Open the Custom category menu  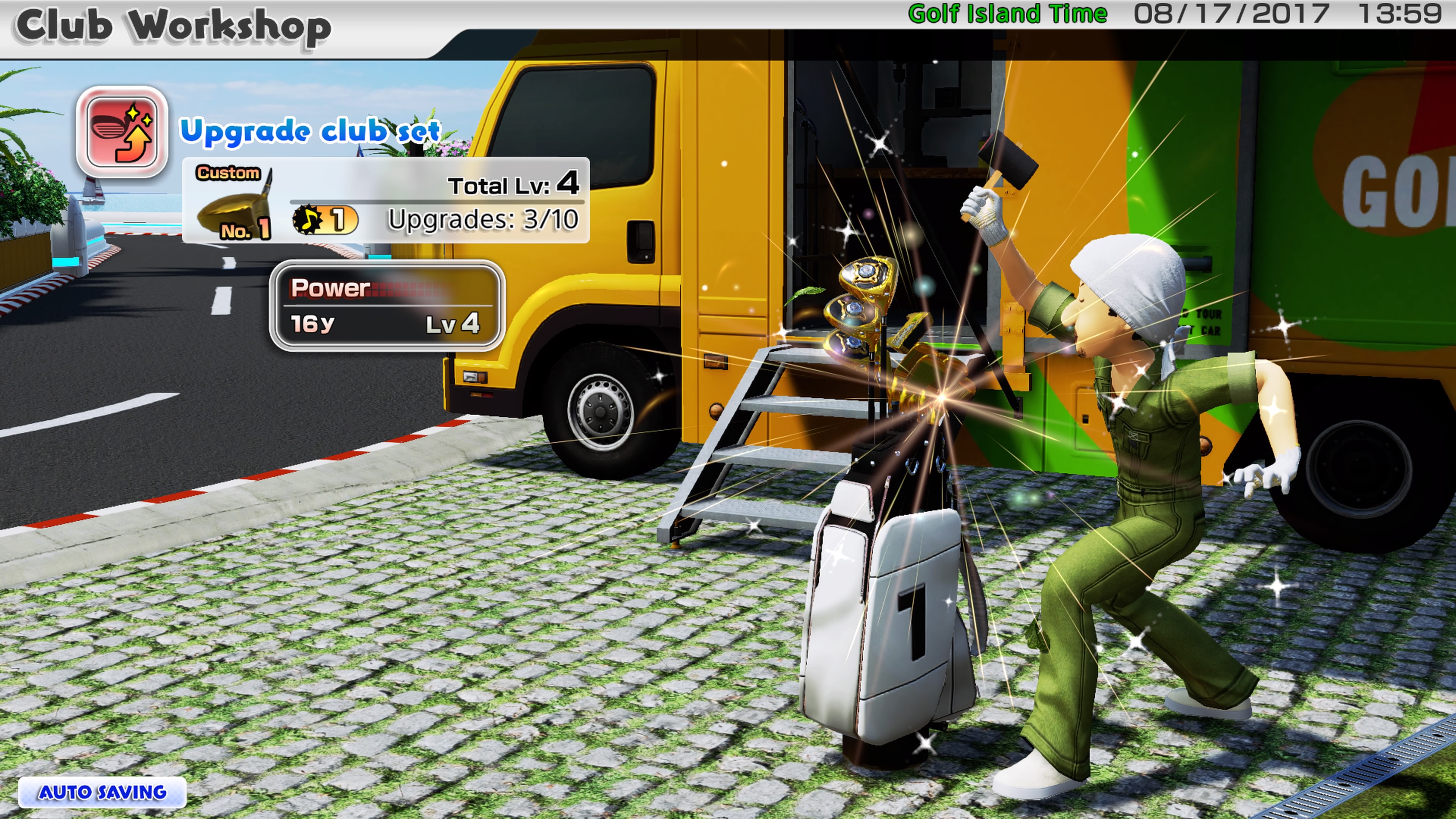coord(228,173)
